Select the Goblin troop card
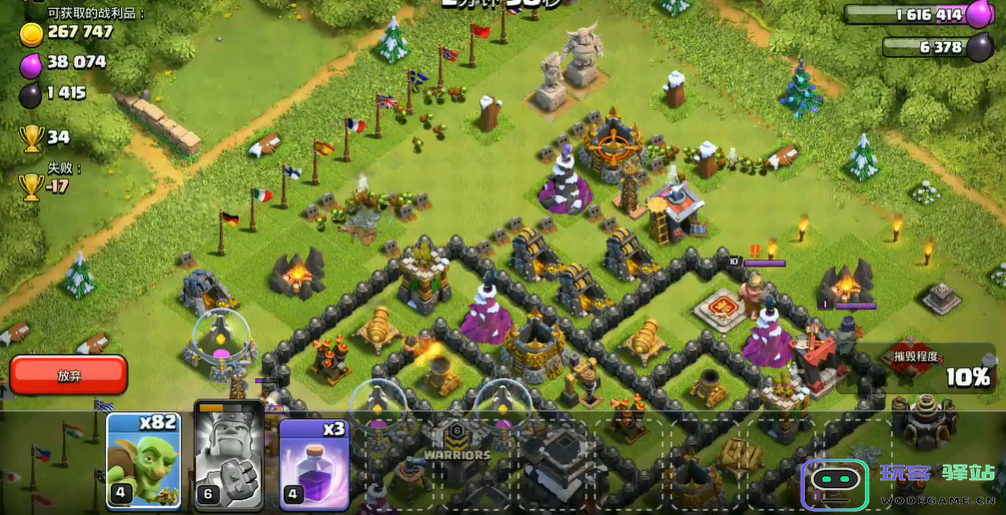Viewport: 1006px width, 515px height. coord(144,460)
